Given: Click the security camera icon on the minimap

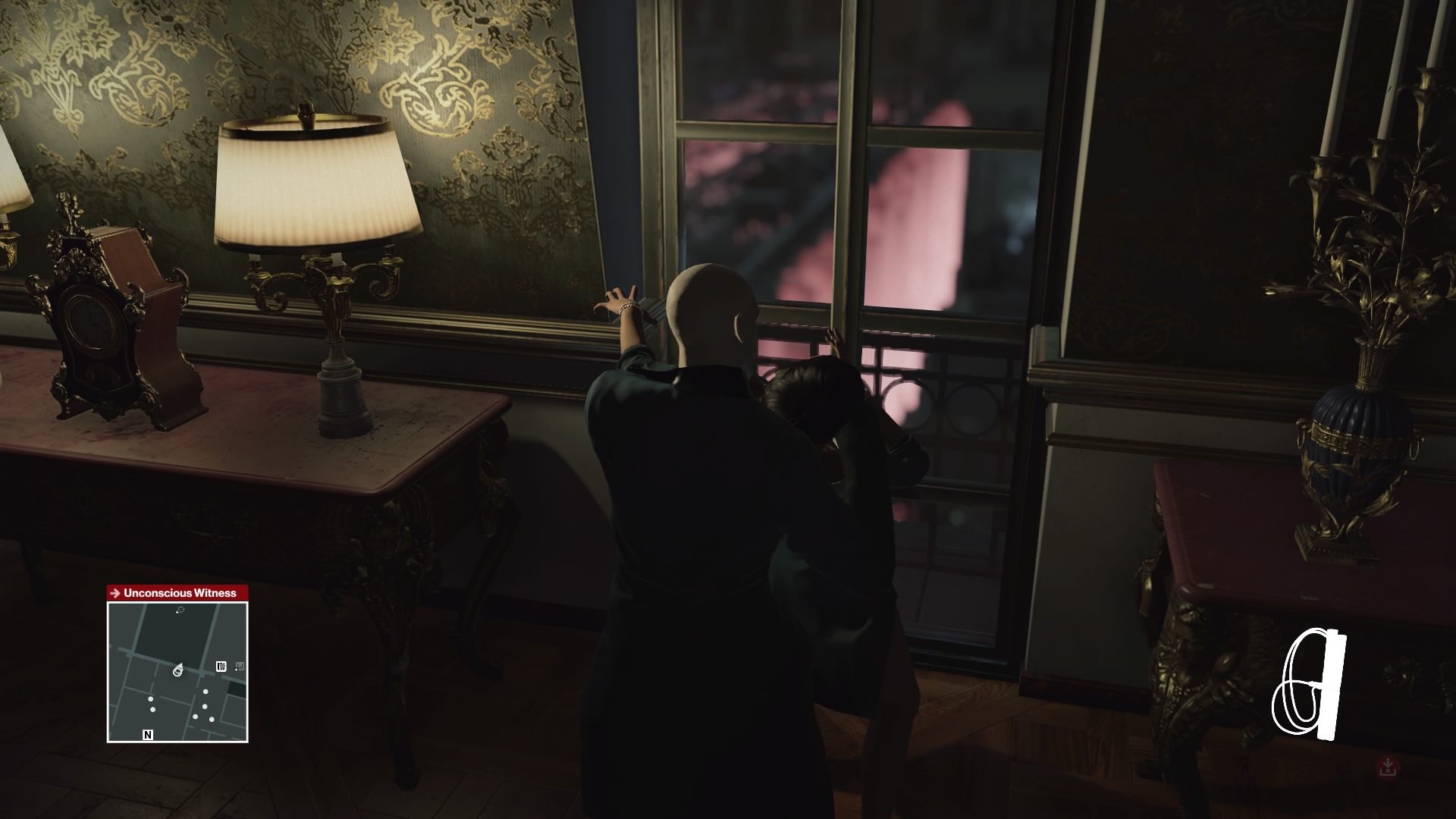Looking at the screenshot, I should (221, 666).
